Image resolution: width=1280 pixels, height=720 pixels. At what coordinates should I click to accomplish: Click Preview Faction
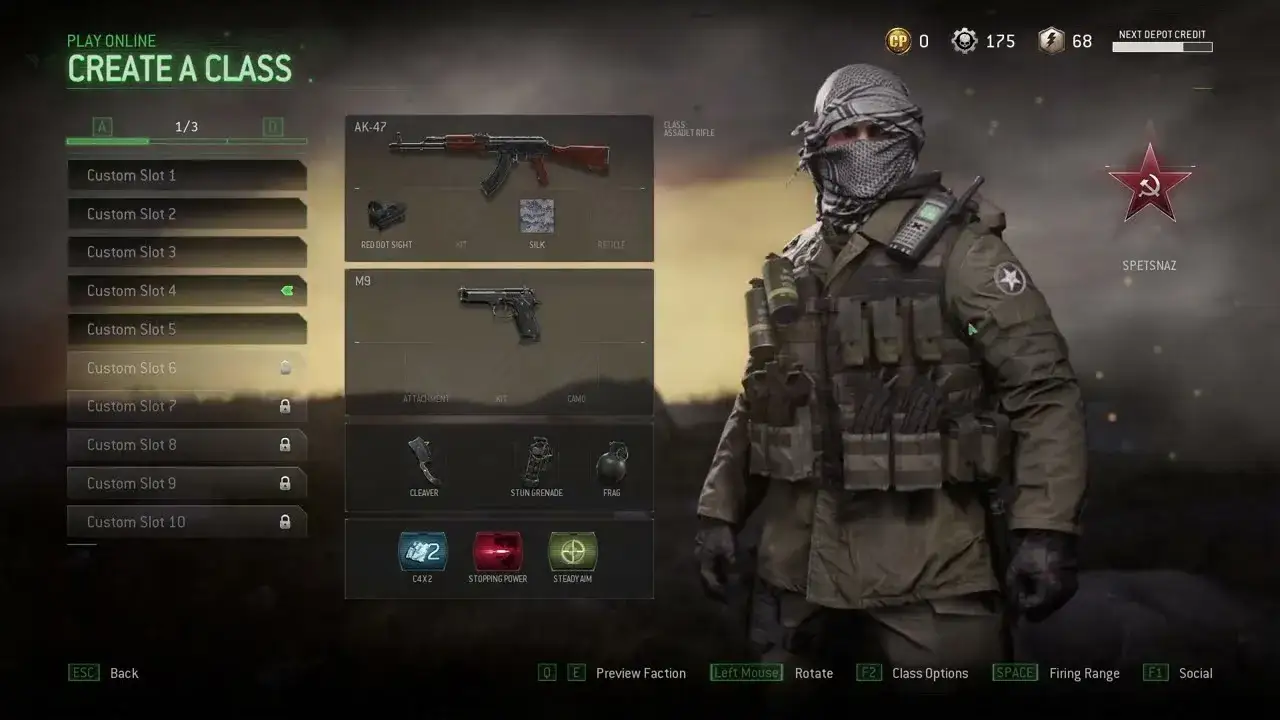pos(640,673)
